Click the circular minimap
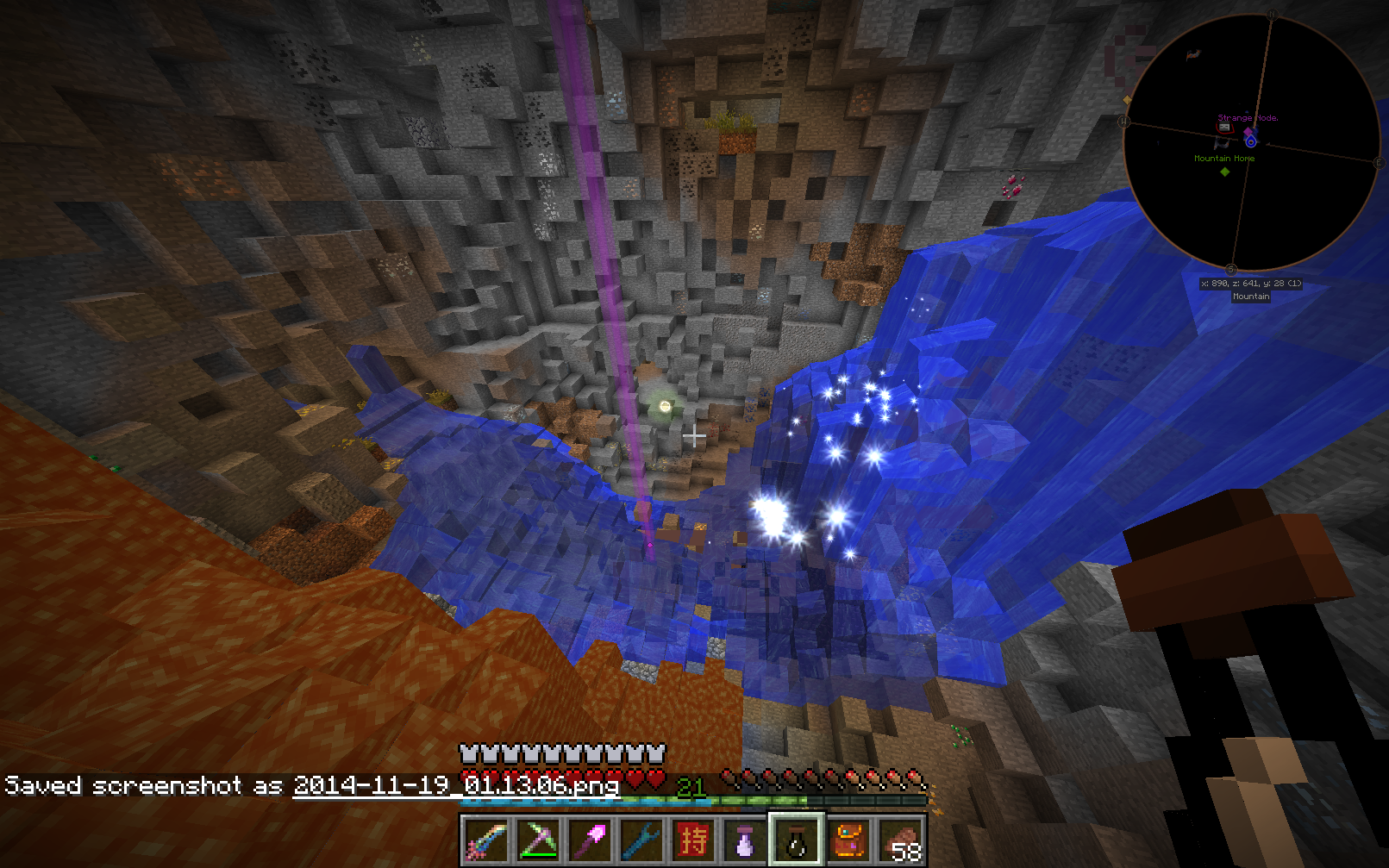1389x868 pixels. [x=1252, y=142]
